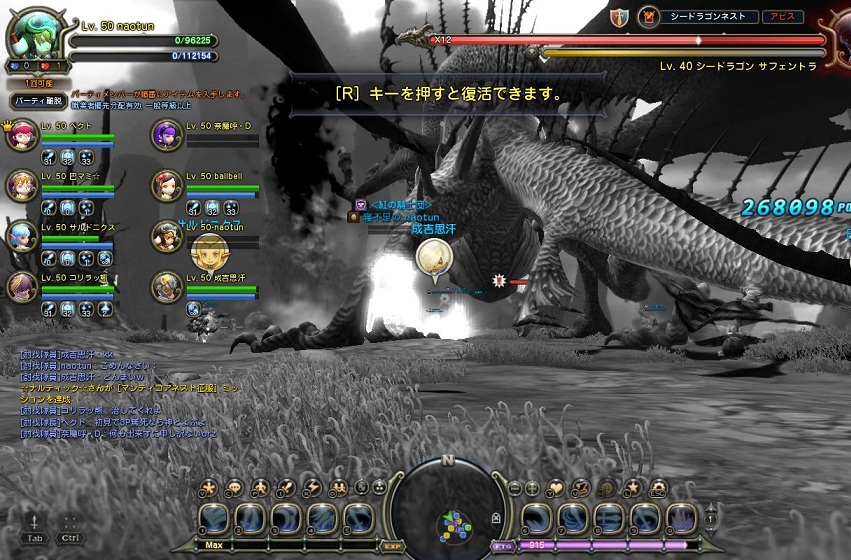851x560 pixels.
Task: Select party member 巴マミ☆'s portrait
Action: click(22, 185)
